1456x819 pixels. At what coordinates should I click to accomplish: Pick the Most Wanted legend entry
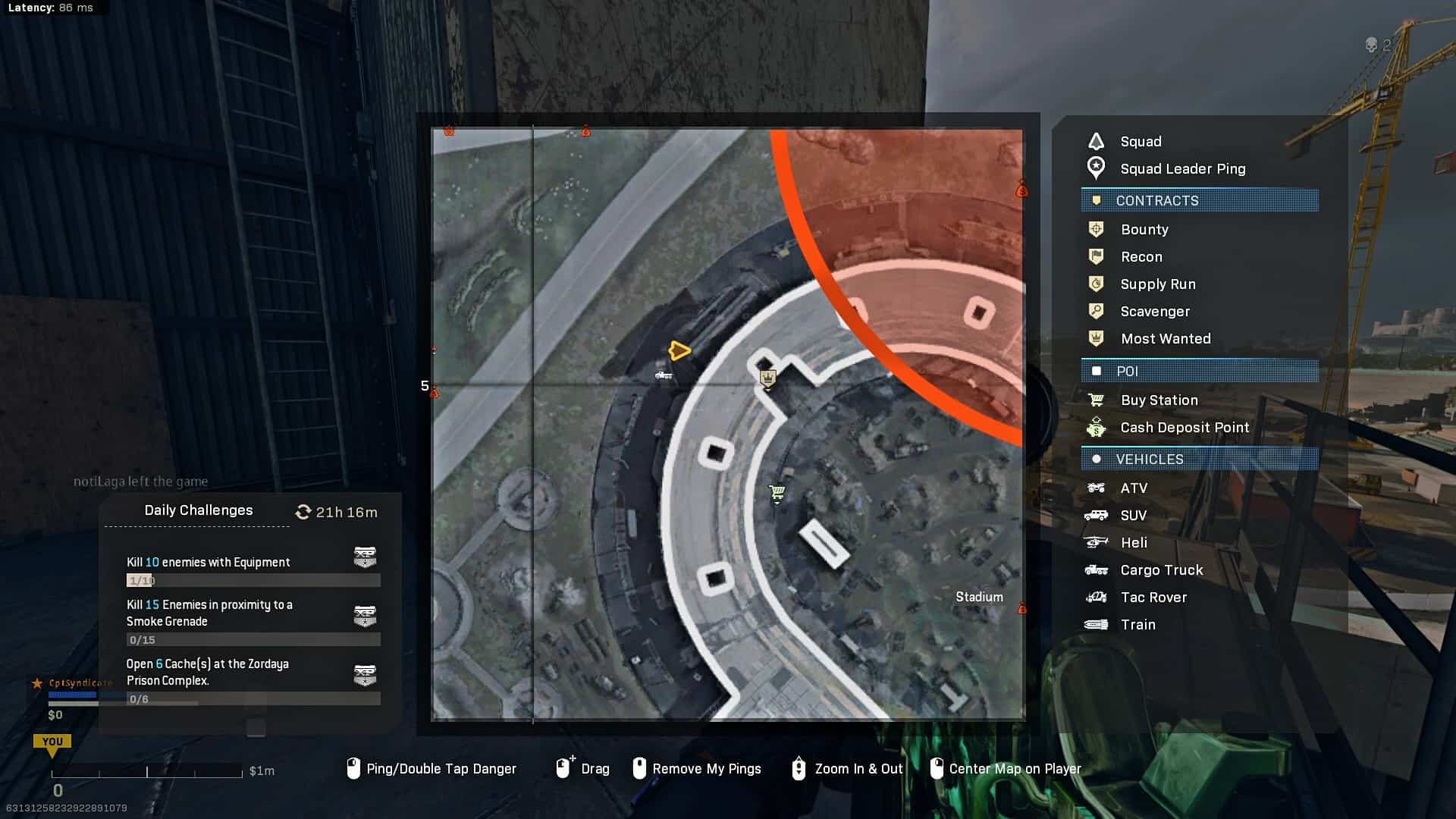pyautogui.click(x=1165, y=339)
